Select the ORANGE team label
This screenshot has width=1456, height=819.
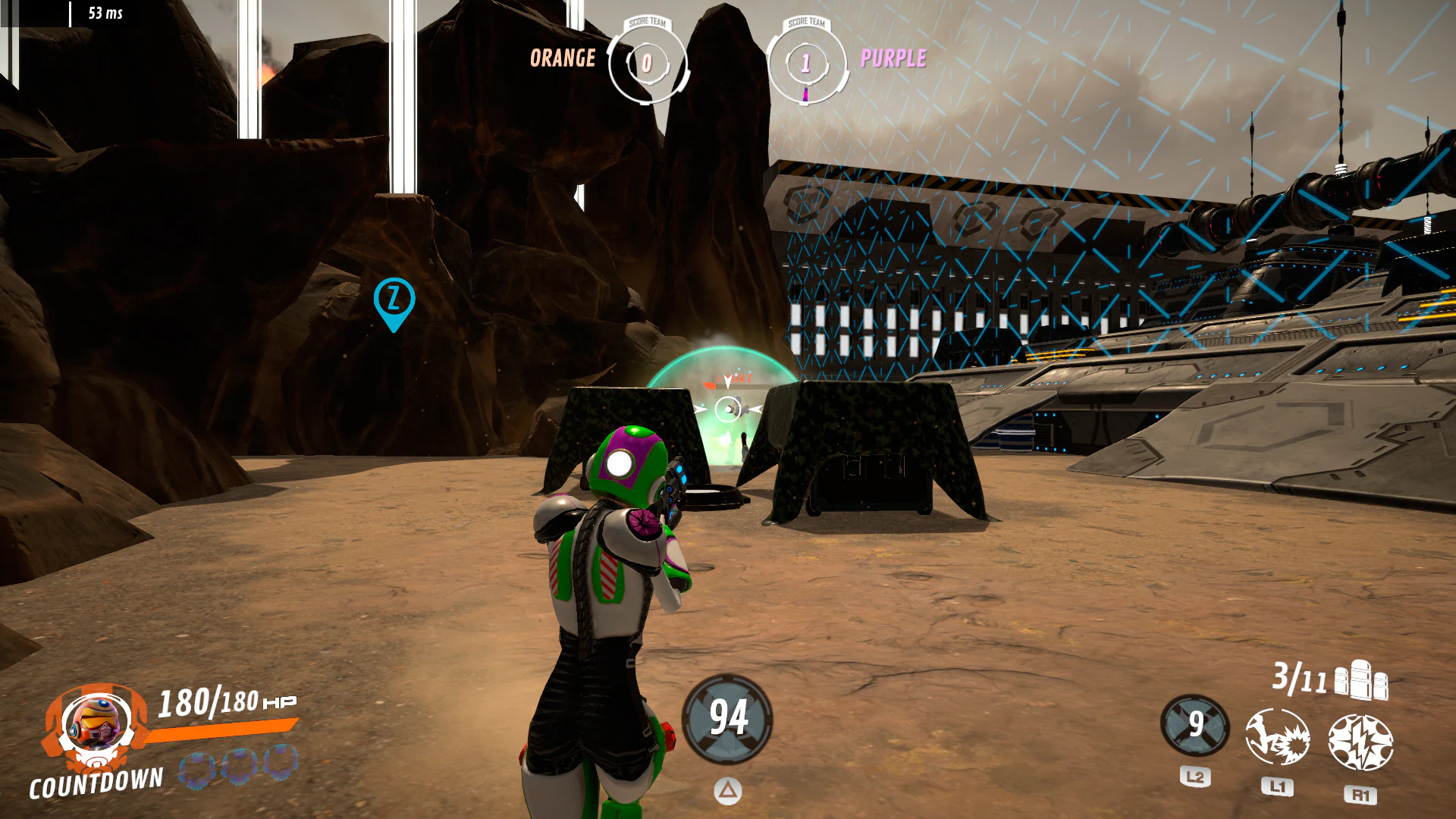click(x=563, y=58)
